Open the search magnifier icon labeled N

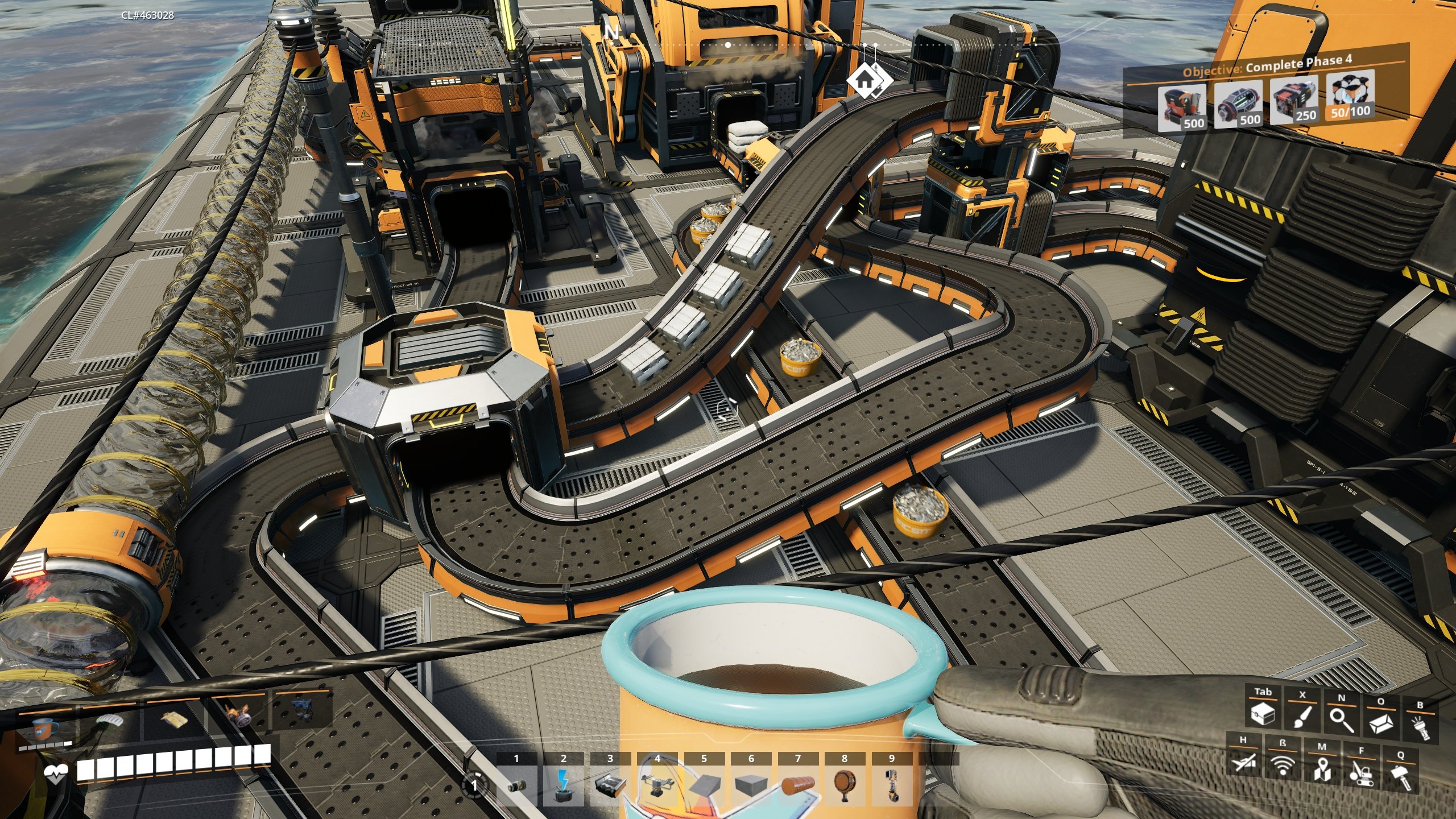pyautogui.click(x=1341, y=721)
